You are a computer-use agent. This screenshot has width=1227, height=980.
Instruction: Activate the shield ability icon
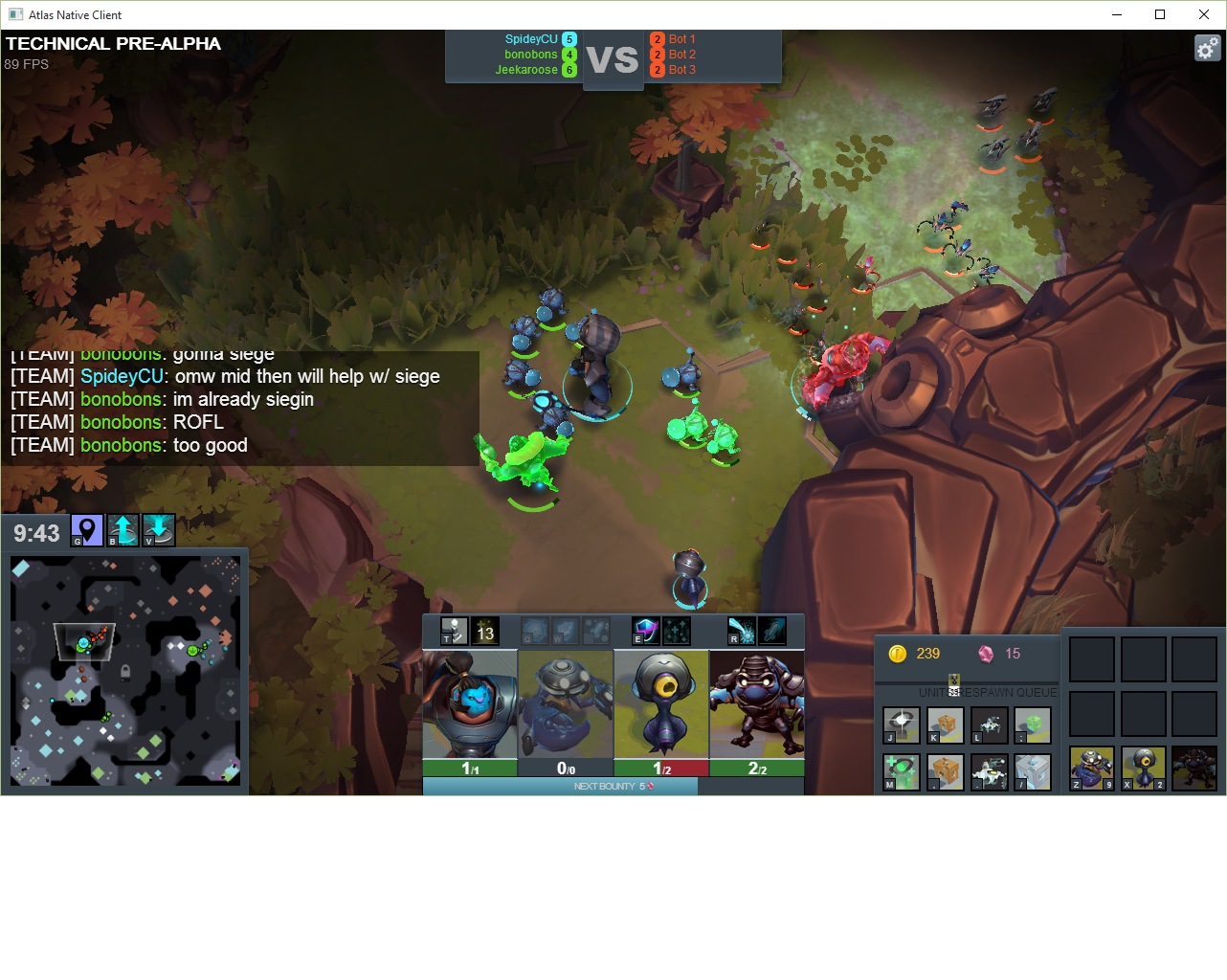(645, 630)
